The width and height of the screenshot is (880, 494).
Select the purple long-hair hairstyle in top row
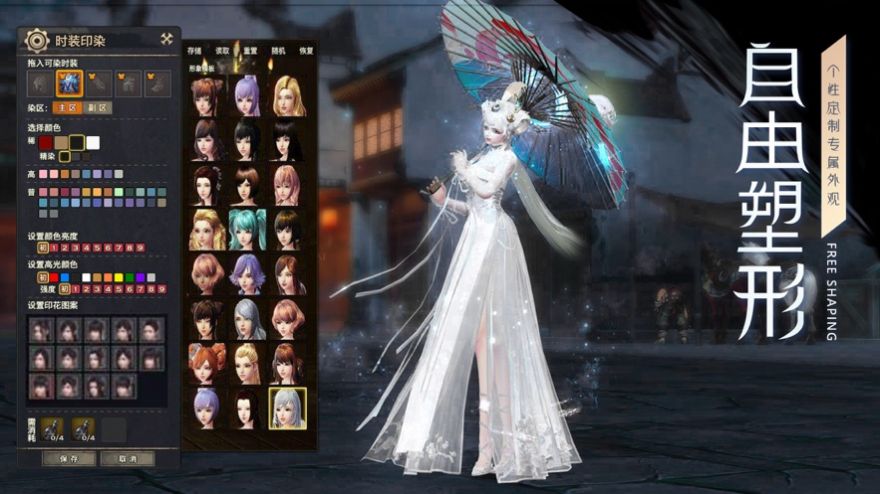(248, 96)
